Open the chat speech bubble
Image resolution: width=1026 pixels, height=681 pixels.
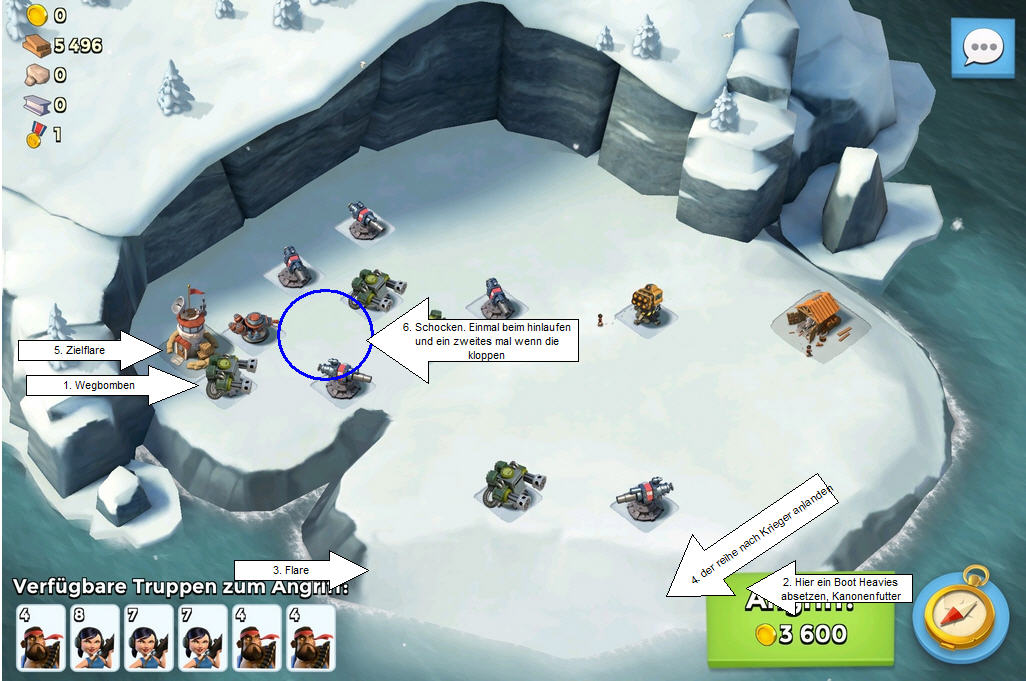click(981, 48)
